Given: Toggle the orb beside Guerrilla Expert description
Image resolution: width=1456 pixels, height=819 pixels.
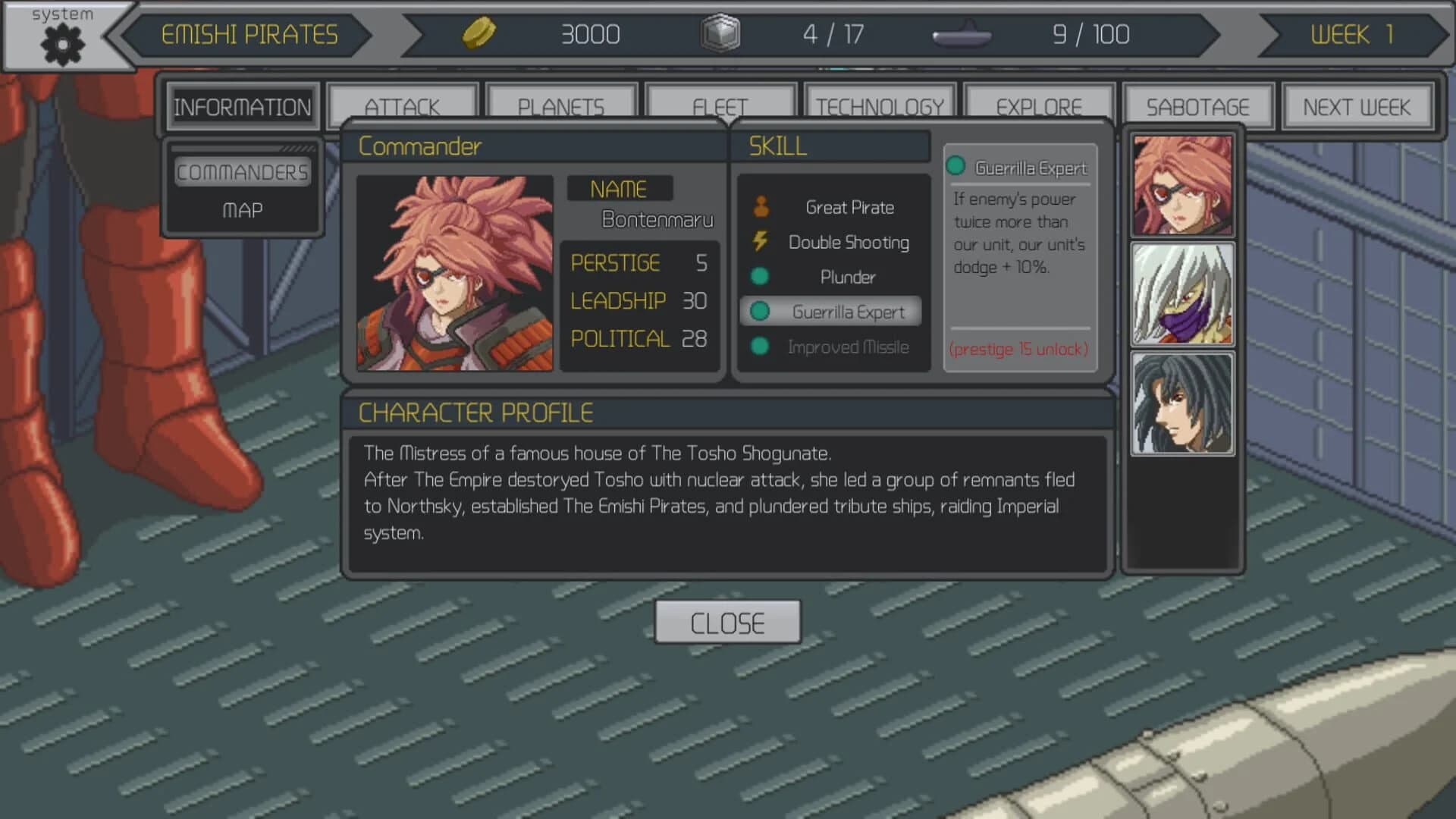Looking at the screenshot, I should click(958, 166).
